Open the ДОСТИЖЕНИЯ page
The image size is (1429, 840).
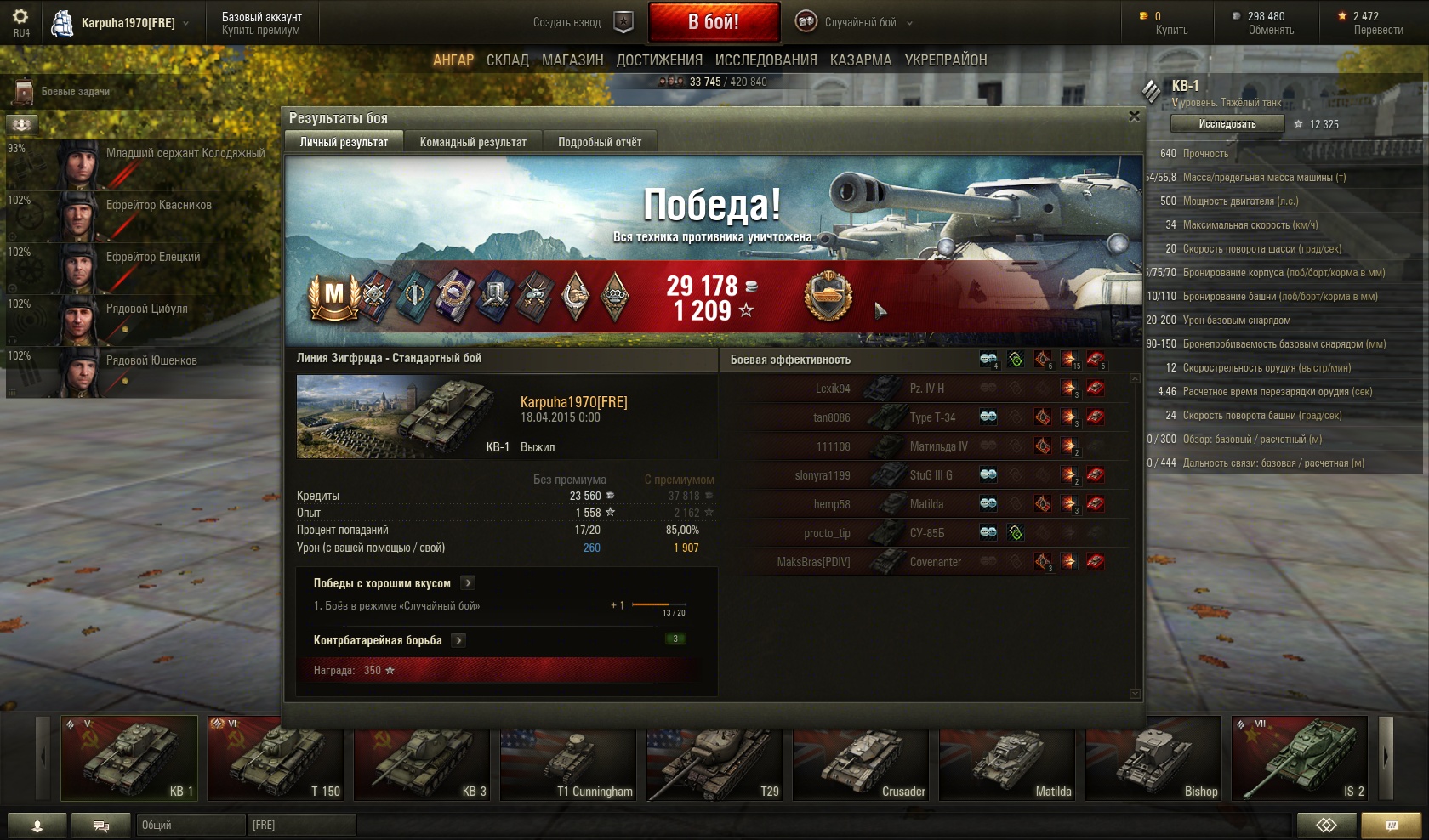[659, 60]
